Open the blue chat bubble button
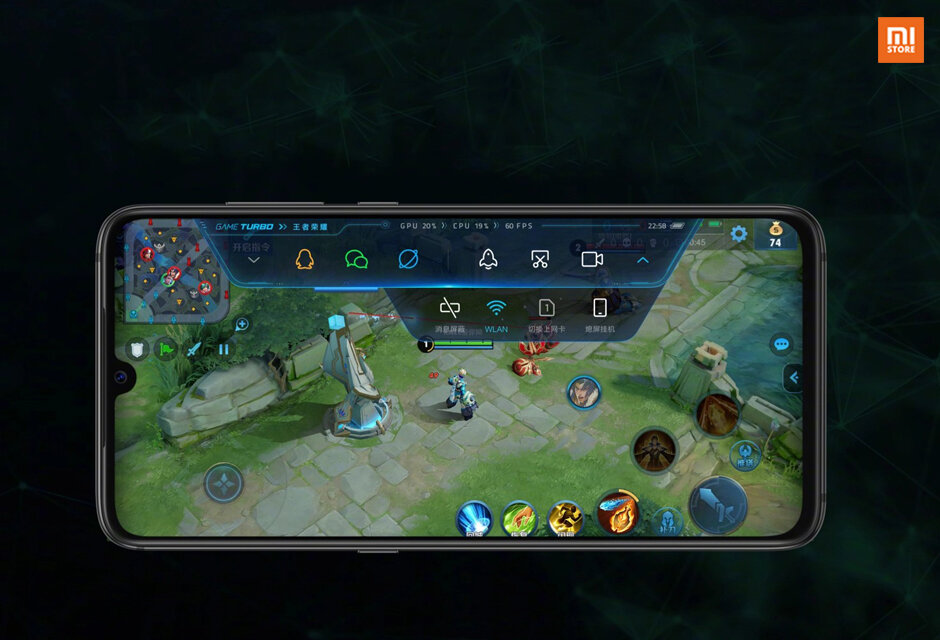Screen dimensions: 940x640 781,344
